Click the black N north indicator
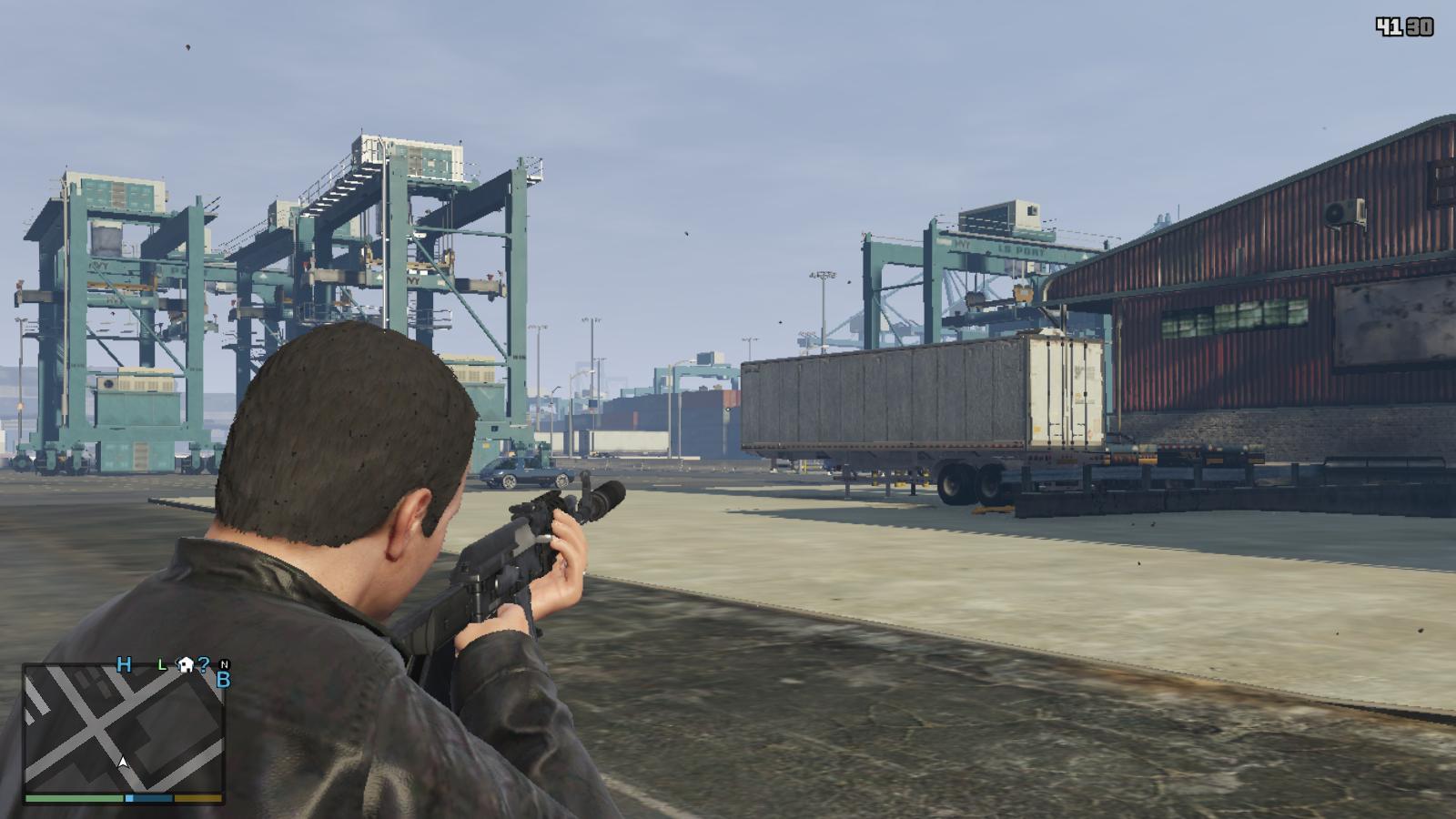The image size is (1456, 819). (x=225, y=664)
